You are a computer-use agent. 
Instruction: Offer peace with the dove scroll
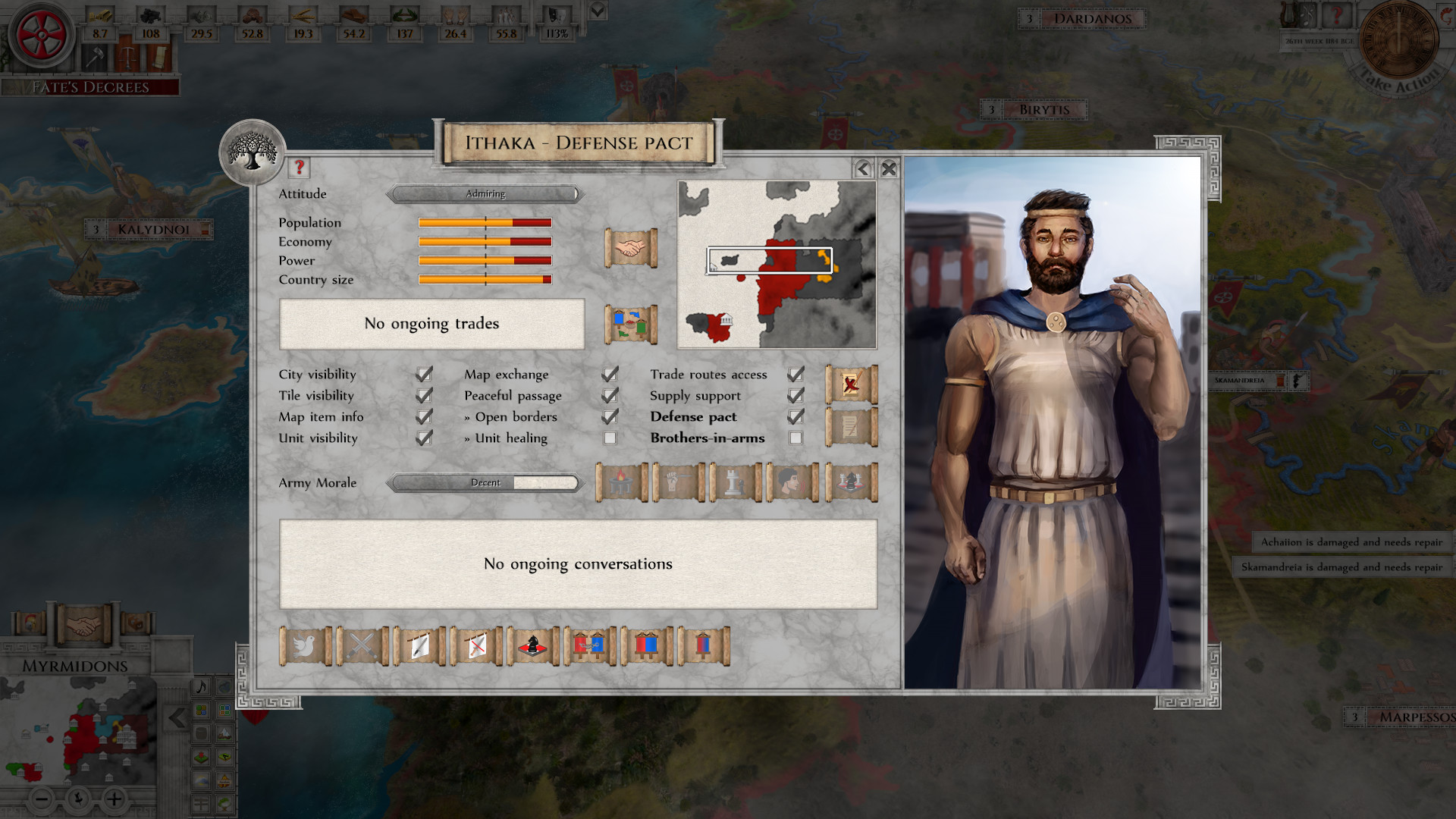305,646
